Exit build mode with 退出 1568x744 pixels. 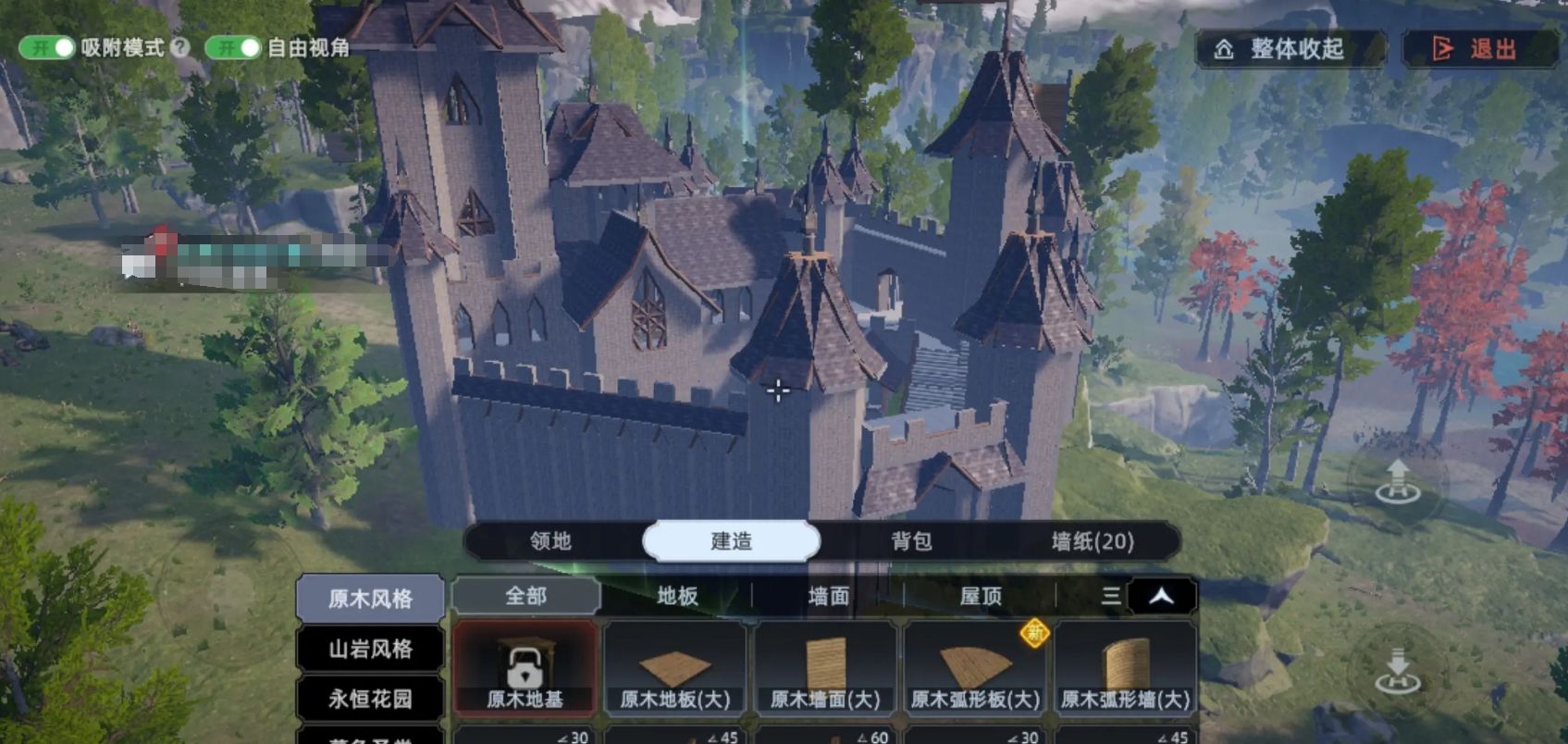(x=1478, y=49)
